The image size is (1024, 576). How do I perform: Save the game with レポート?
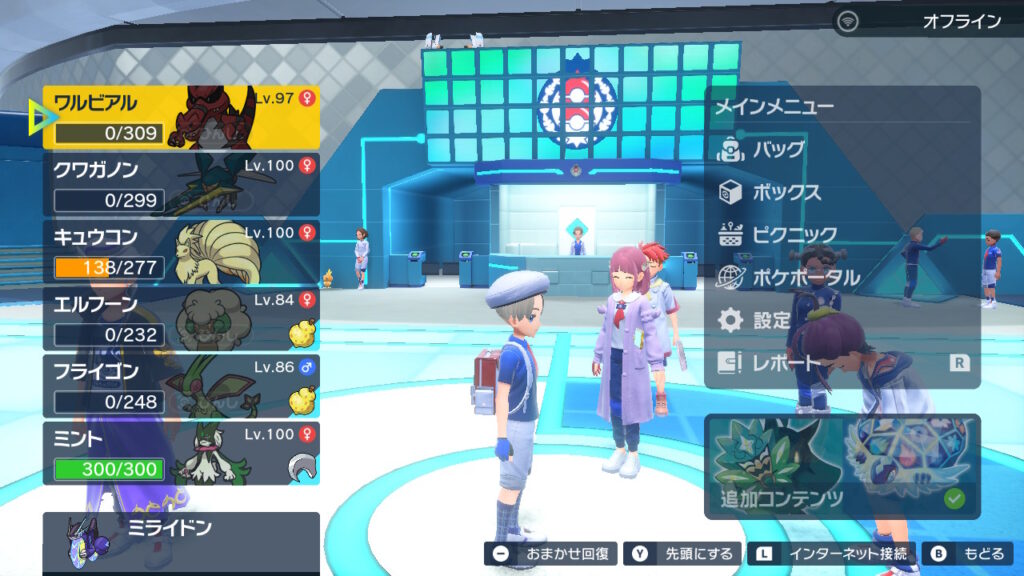pos(786,364)
